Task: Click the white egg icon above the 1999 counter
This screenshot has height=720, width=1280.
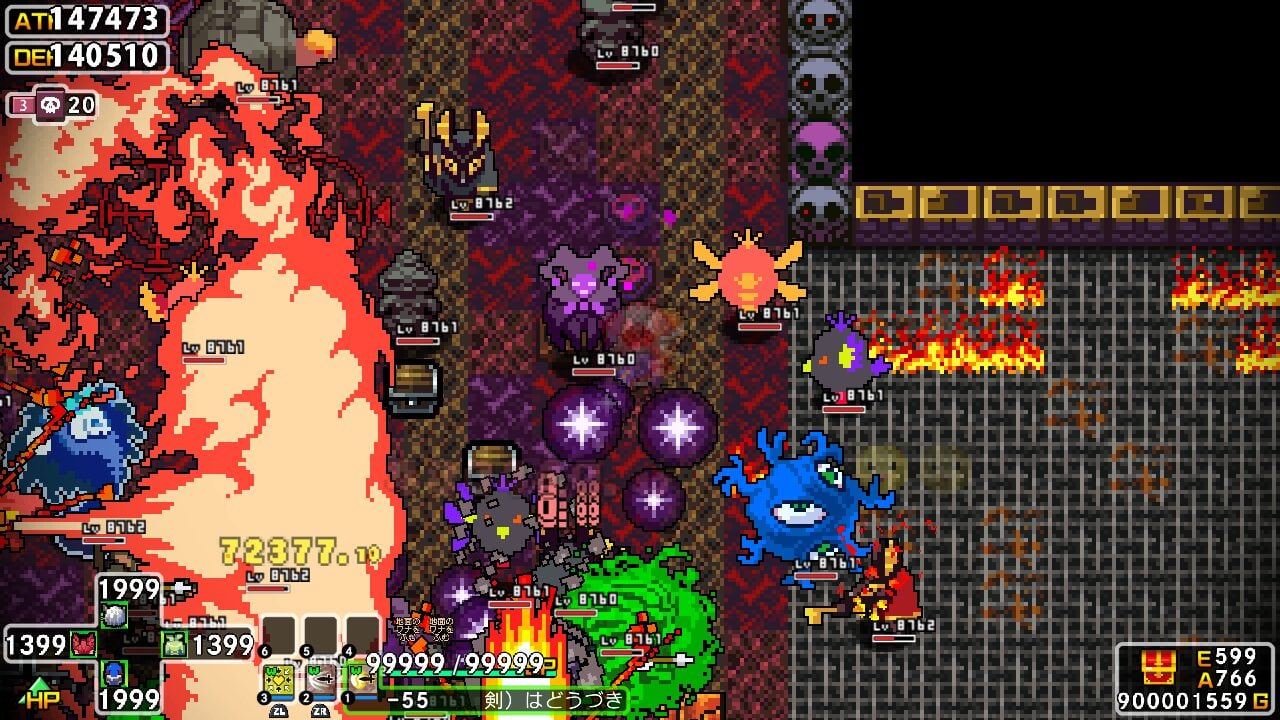Action: click(115, 615)
